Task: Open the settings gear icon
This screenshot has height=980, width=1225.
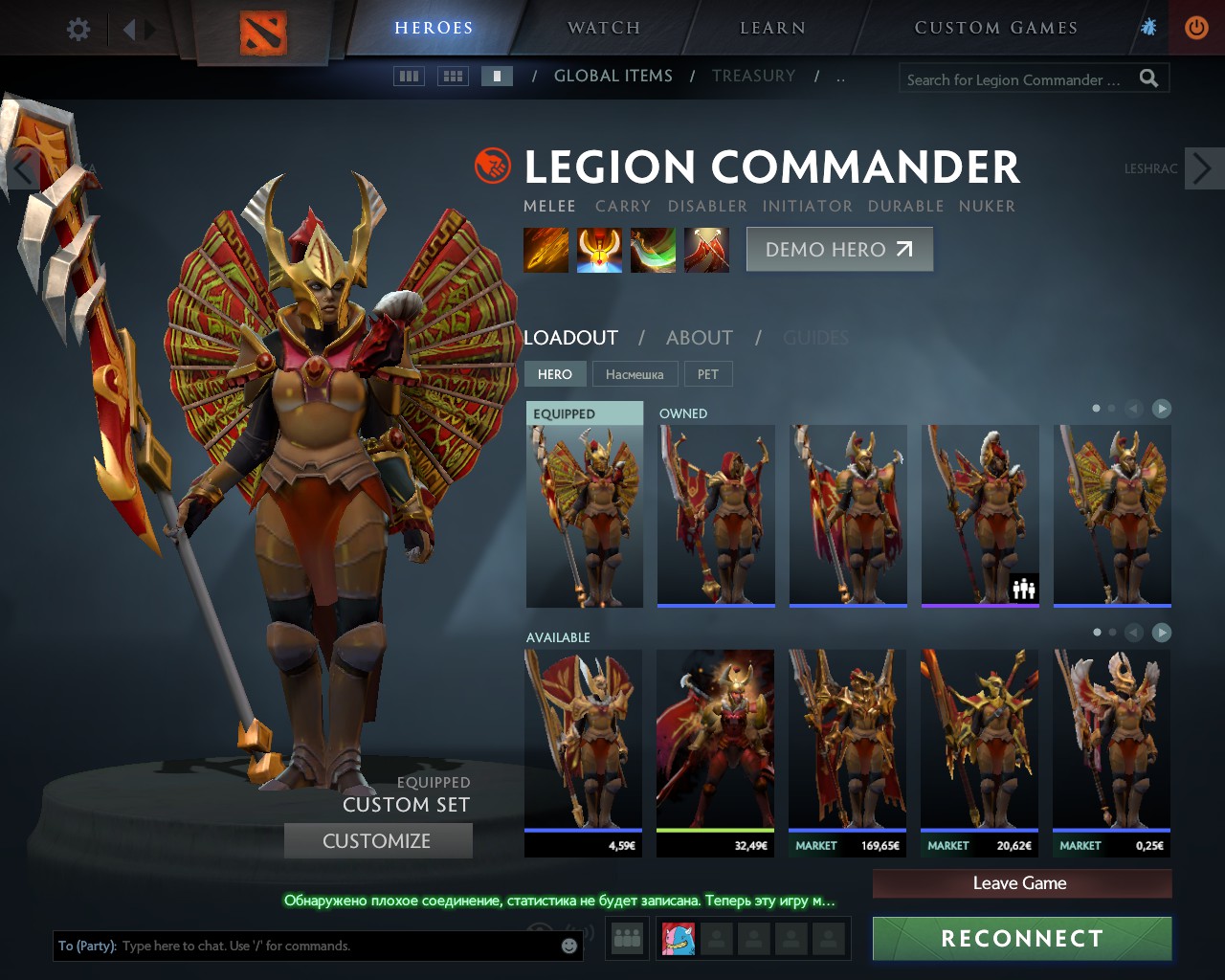Action: click(78, 29)
